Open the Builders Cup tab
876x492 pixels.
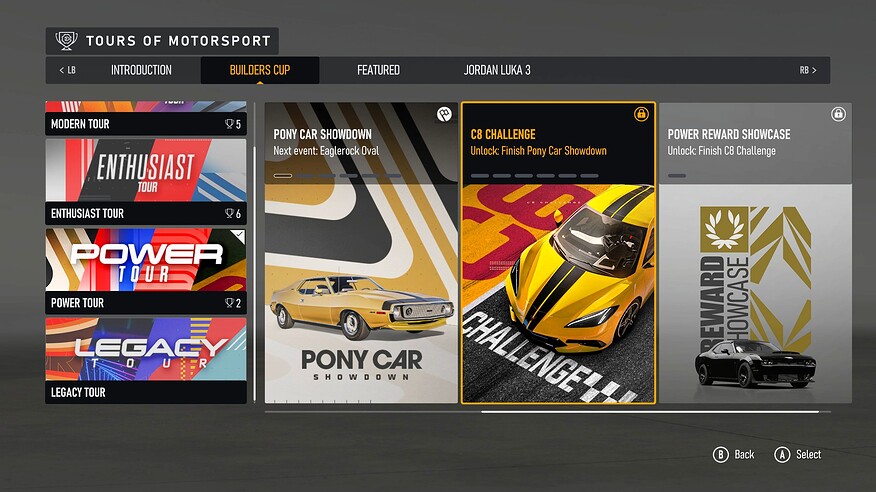(x=260, y=70)
